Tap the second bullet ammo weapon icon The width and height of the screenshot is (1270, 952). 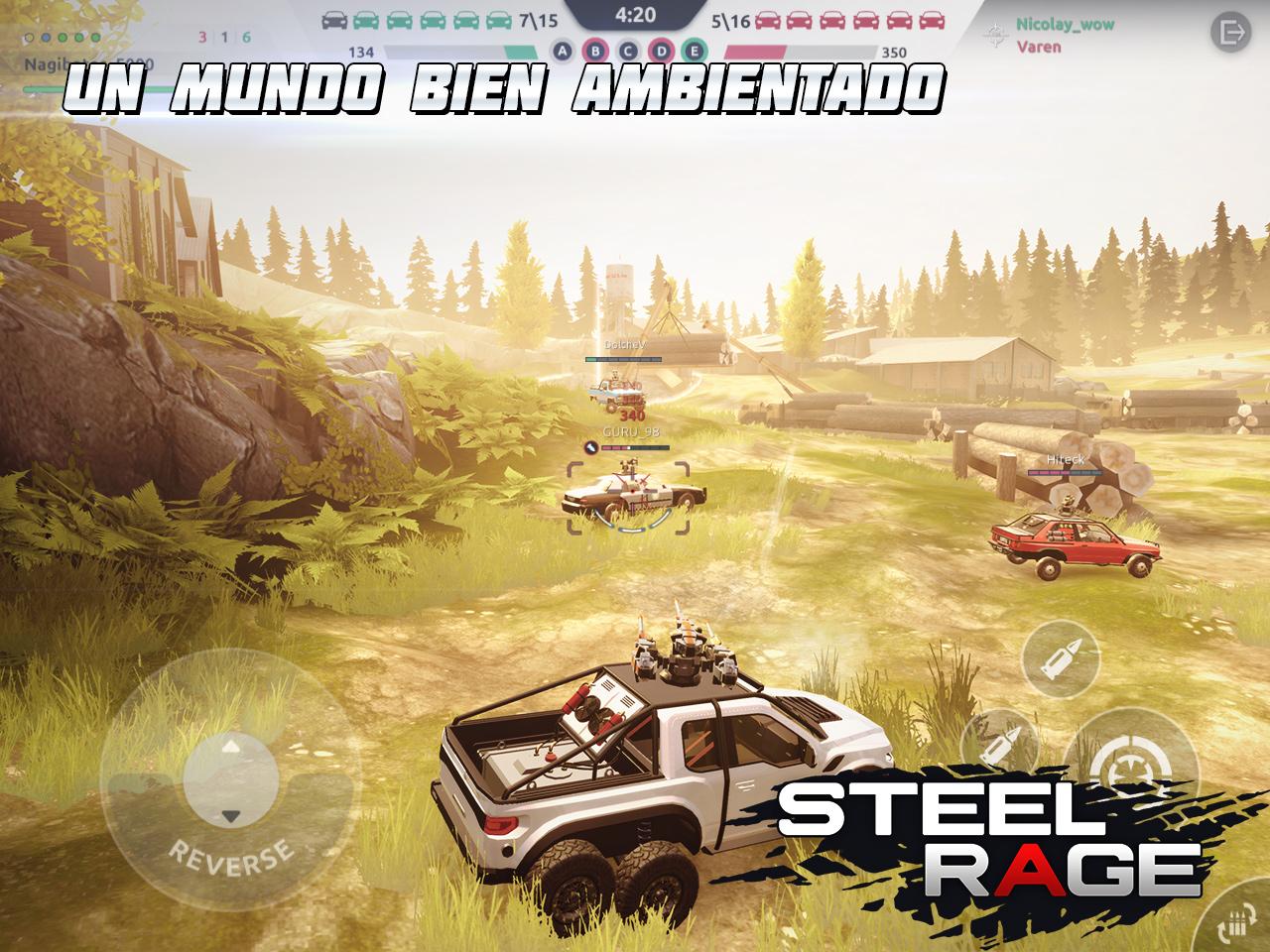pos(1001,744)
